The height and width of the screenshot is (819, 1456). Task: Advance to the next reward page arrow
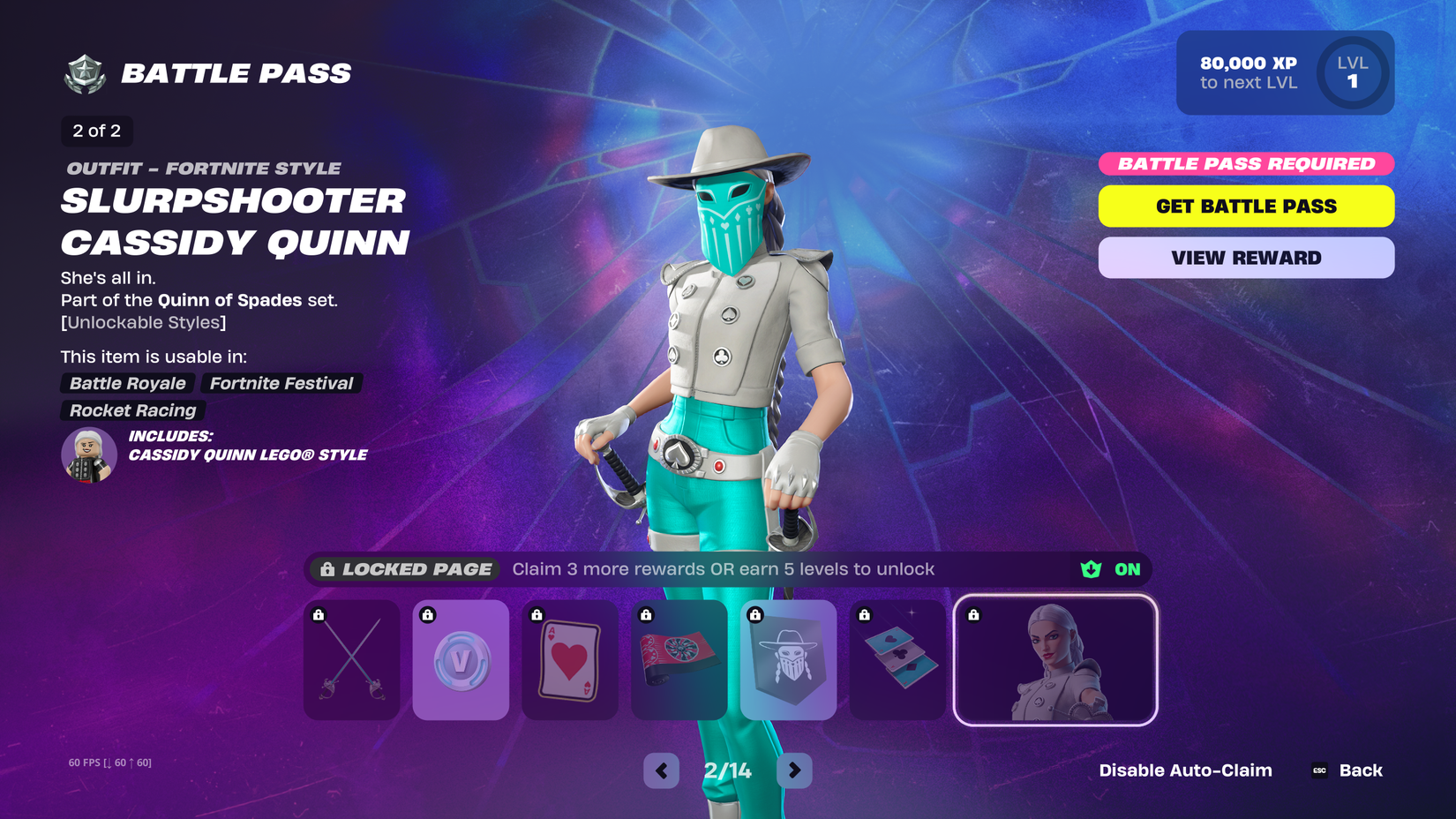[x=793, y=770]
